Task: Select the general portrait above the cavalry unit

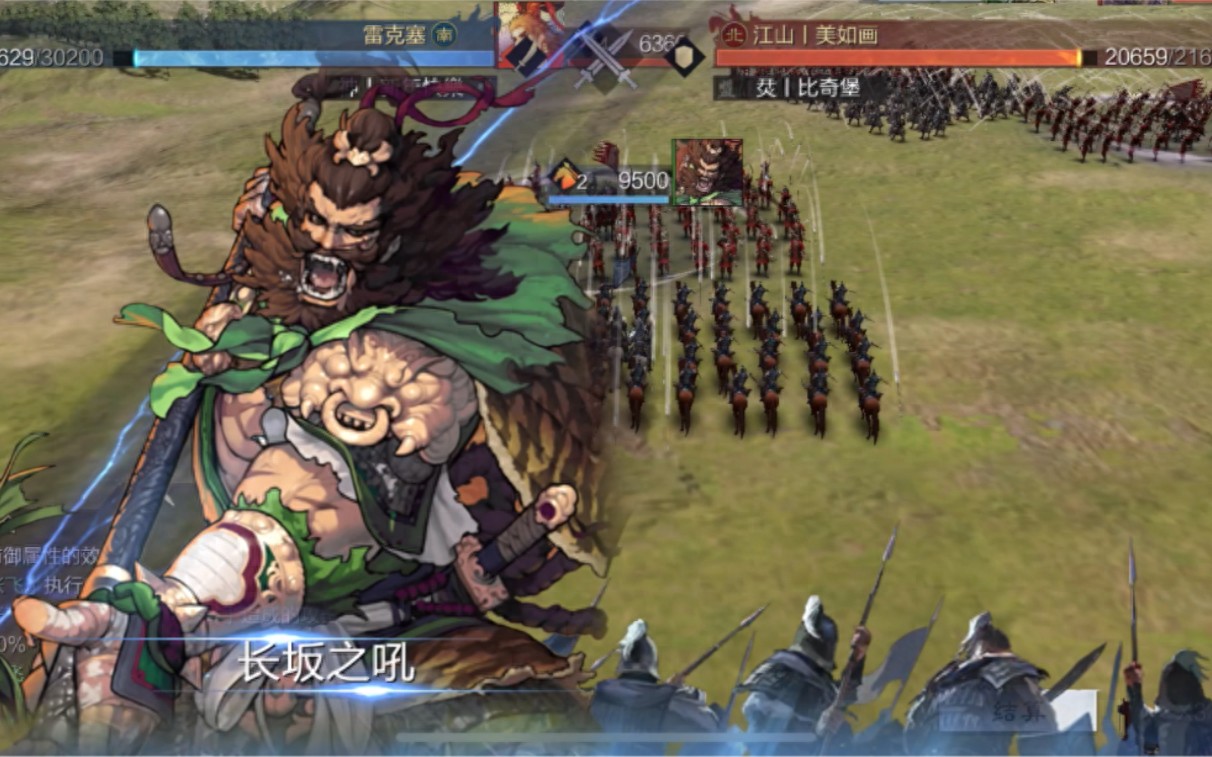Action: point(707,172)
